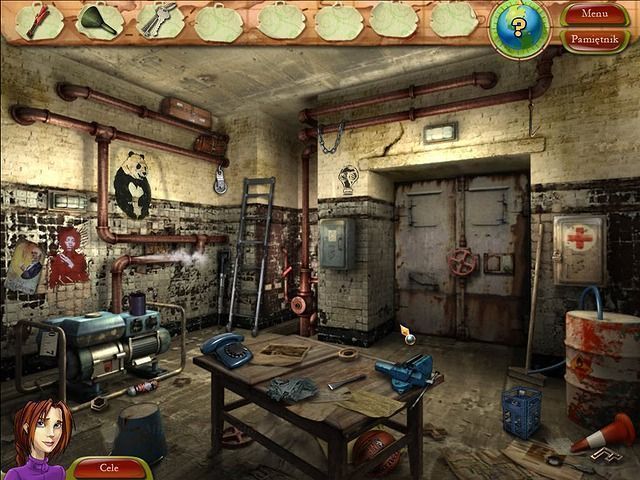The width and height of the screenshot is (640, 480).
Task: Select the red pliers inventory slot
Action: click(x=40, y=20)
